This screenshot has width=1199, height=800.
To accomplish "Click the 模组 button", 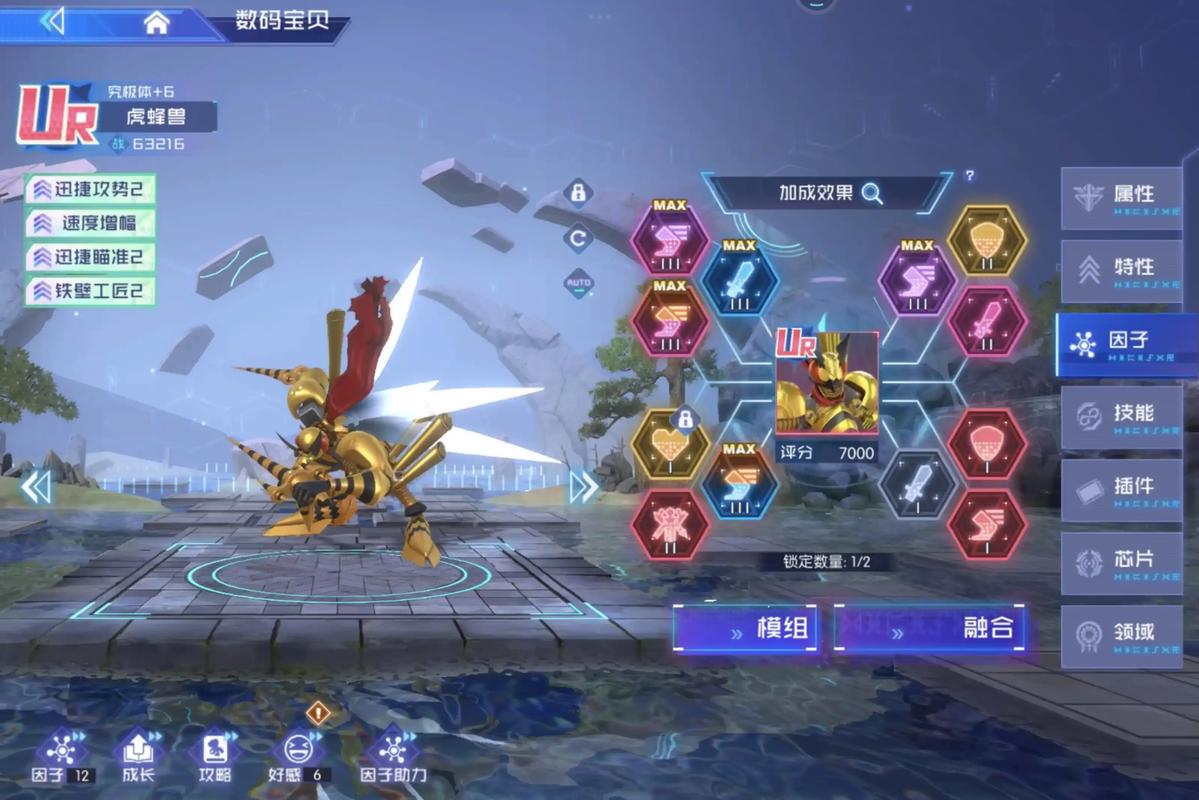I will pos(748,629).
